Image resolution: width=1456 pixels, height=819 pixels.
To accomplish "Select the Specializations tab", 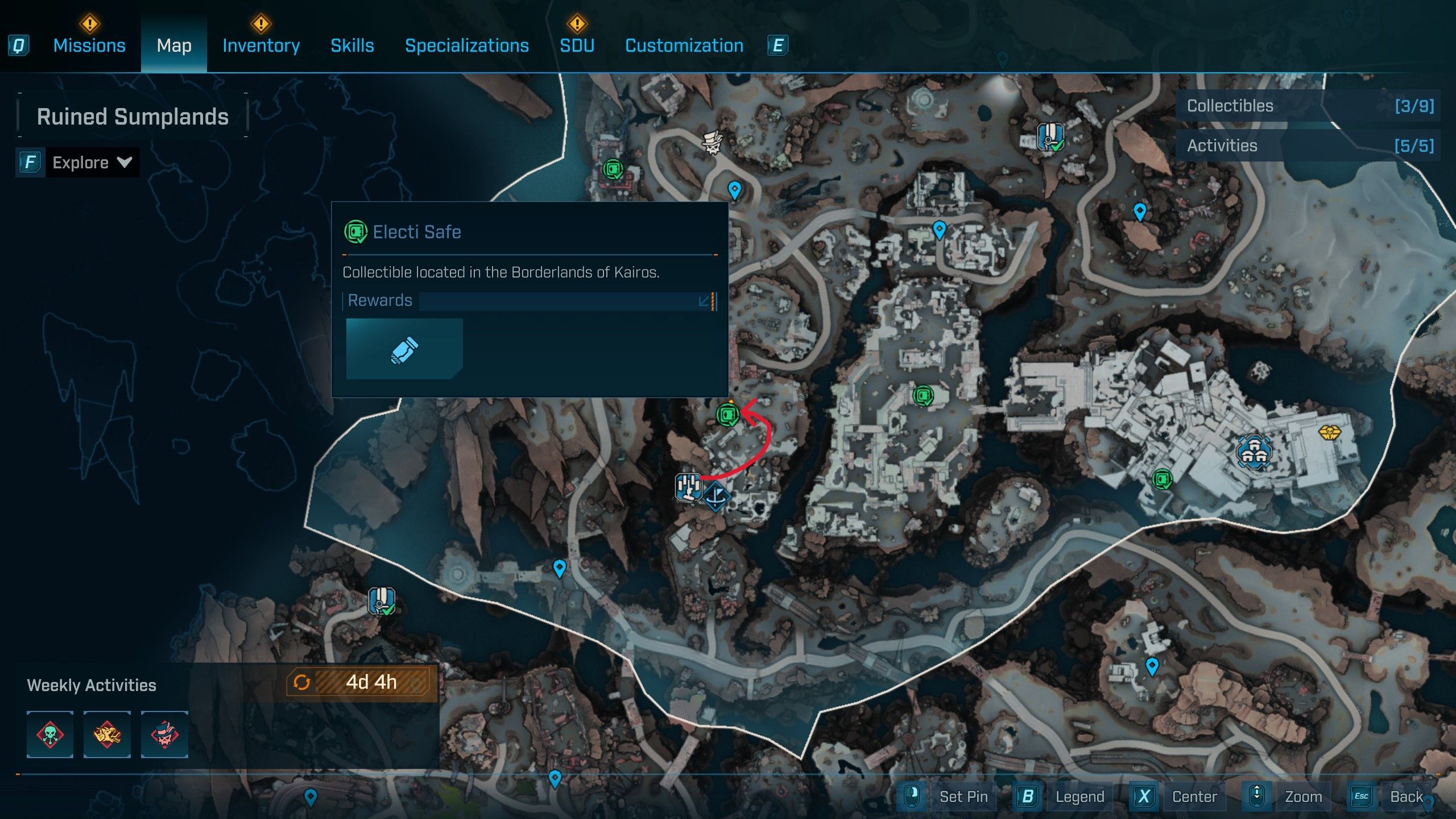I will pyautogui.click(x=466, y=45).
